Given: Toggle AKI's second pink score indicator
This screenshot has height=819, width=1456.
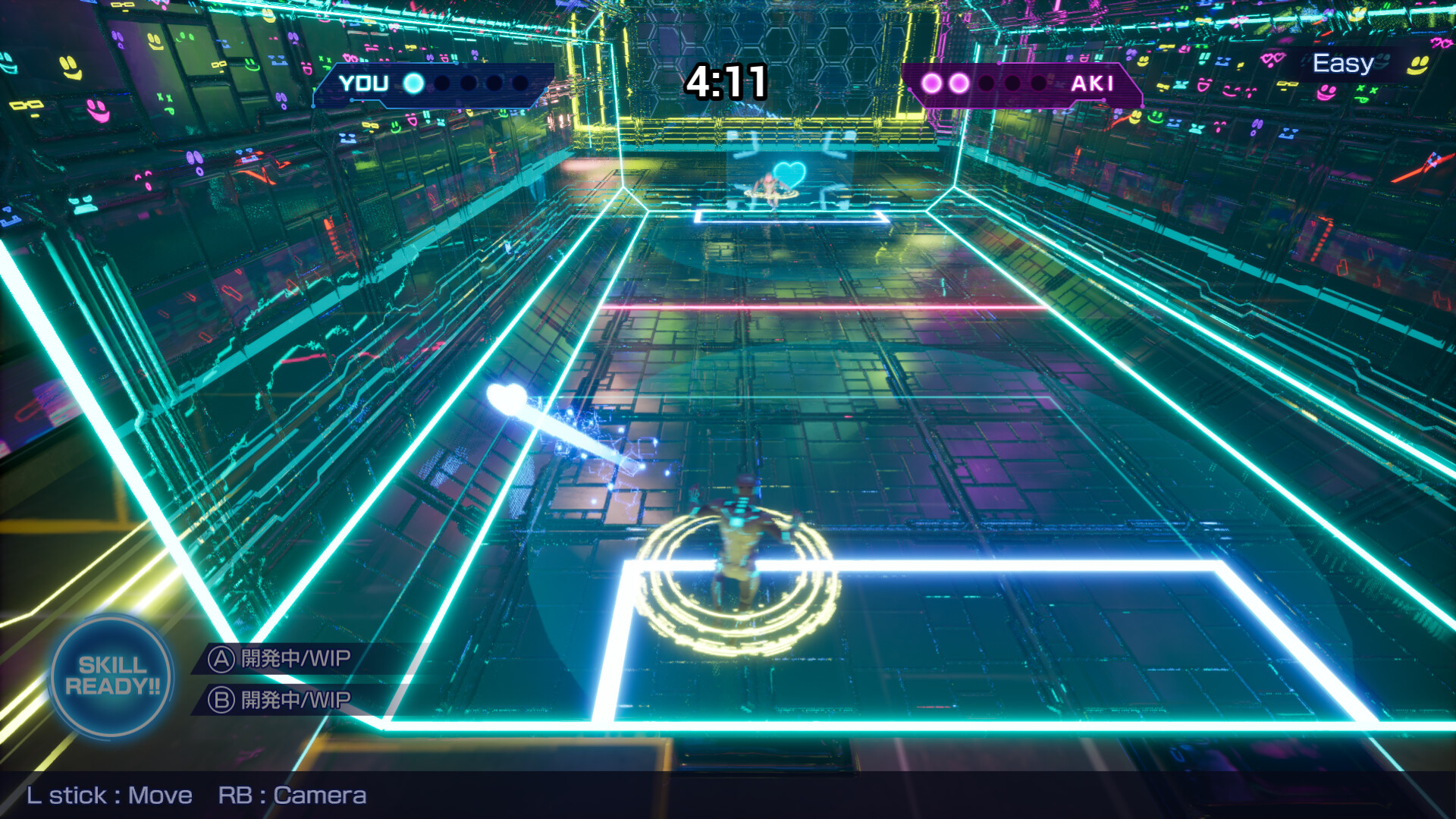Looking at the screenshot, I should (x=959, y=83).
